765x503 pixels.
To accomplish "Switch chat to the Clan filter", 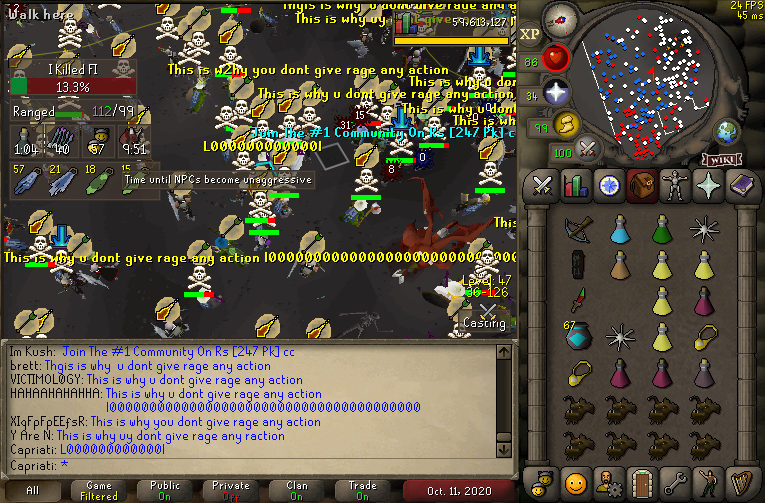I will (297, 490).
